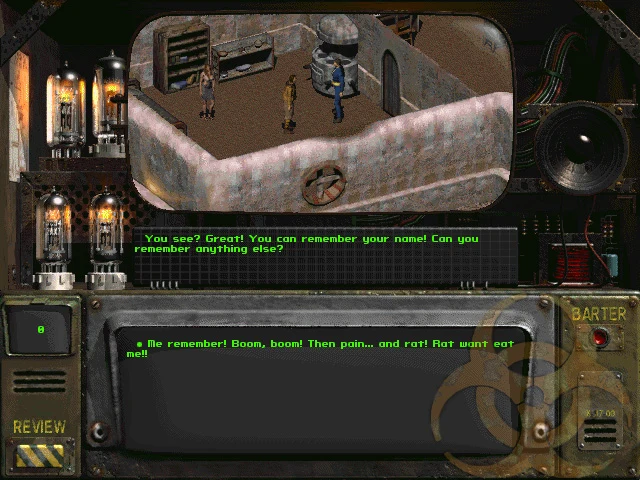640x480 pixels.
Task: Open the Barter trade screen
Action: click(x=599, y=338)
